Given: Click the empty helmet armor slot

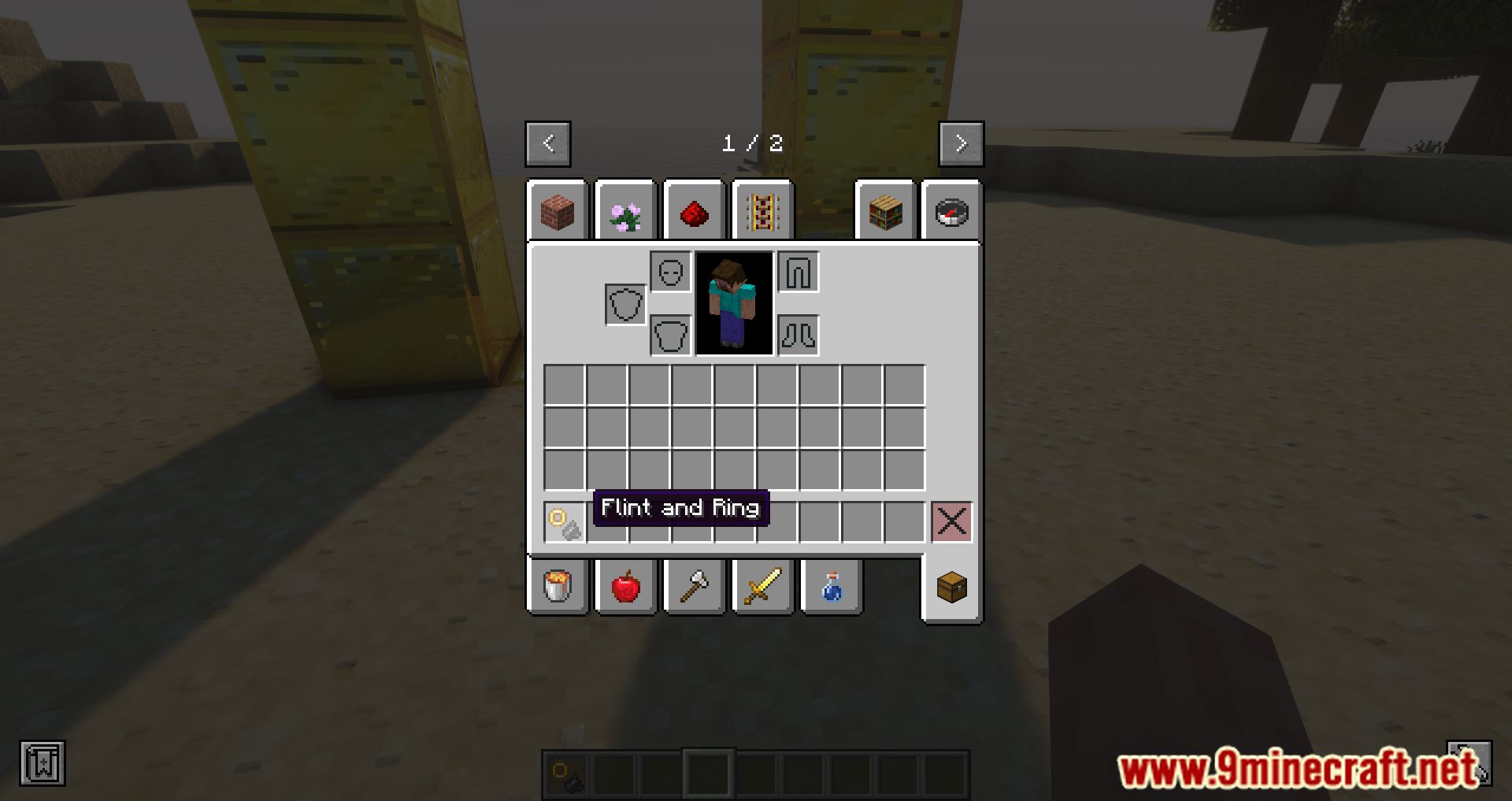Looking at the screenshot, I should pyautogui.click(x=670, y=273).
